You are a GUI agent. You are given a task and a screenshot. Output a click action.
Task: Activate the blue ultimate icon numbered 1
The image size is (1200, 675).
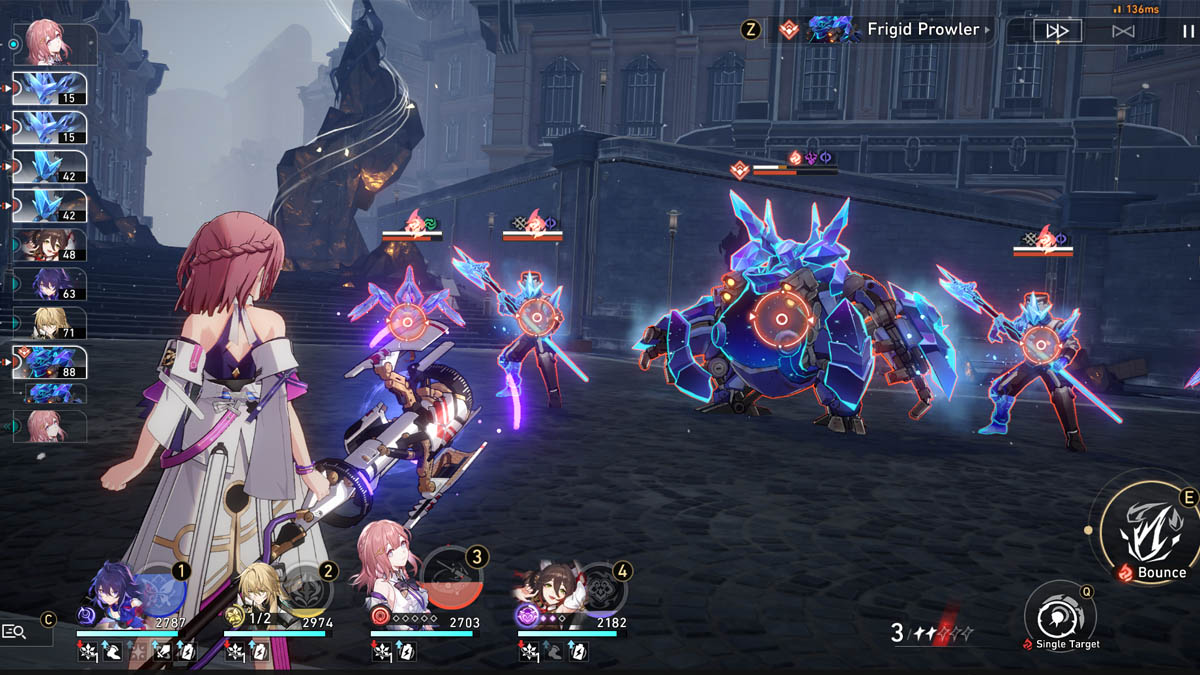click(162, 590)
